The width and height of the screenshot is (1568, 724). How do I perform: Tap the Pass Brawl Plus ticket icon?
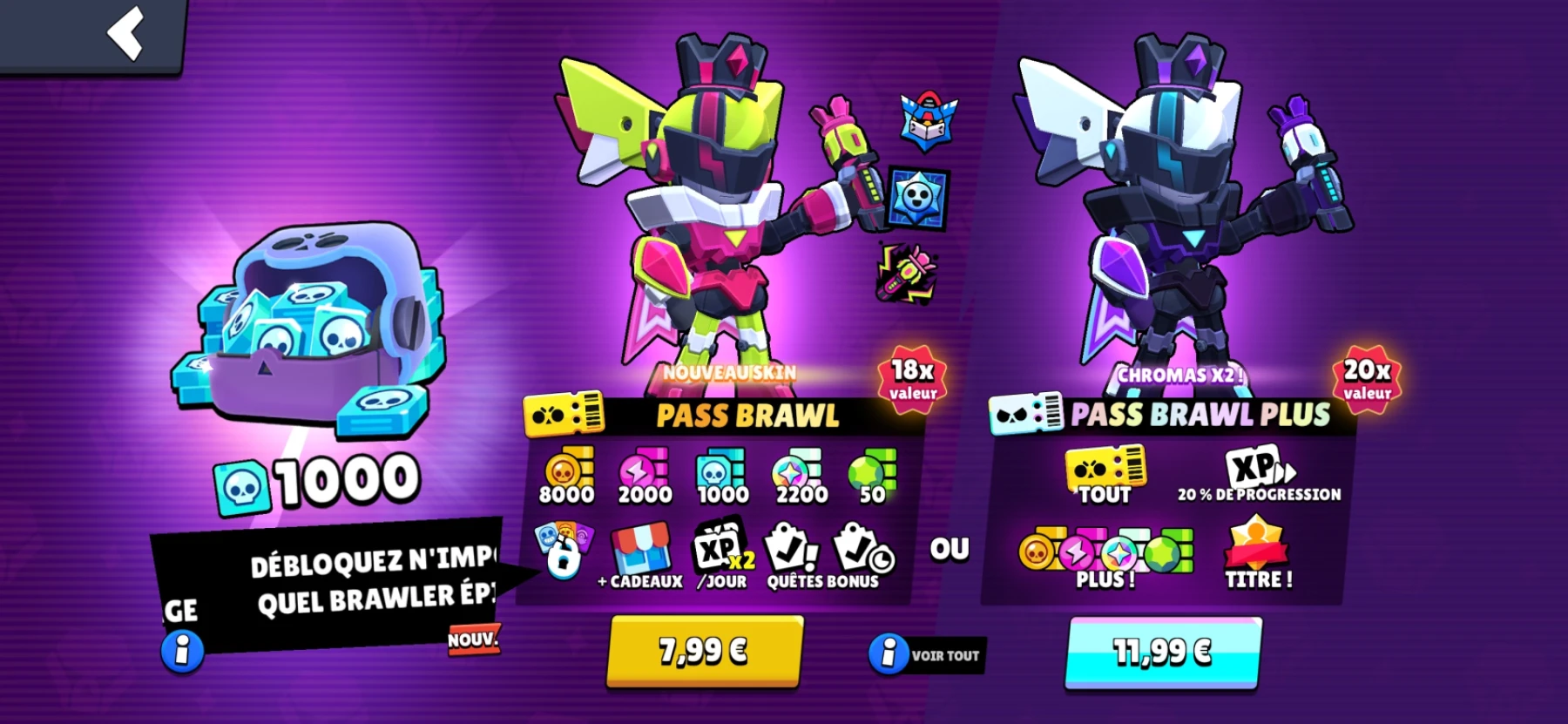[x=1025, y=411]
